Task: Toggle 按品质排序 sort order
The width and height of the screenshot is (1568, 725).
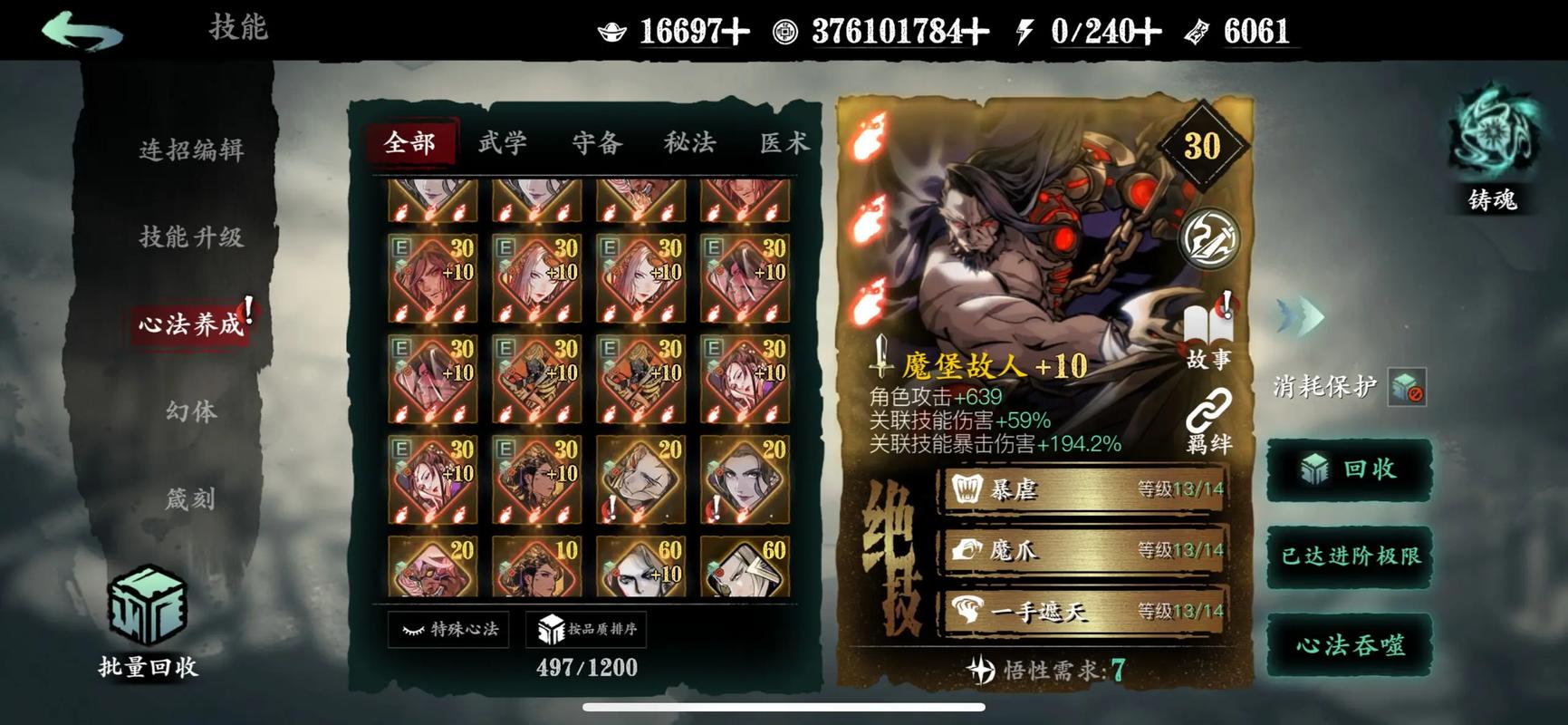Action: 589,628
